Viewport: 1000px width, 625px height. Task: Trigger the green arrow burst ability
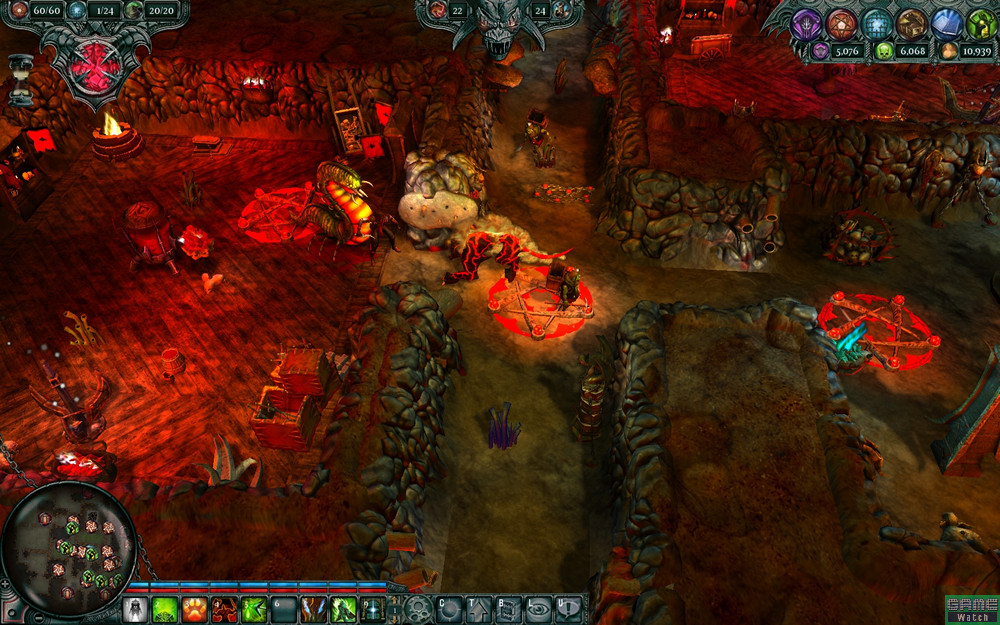click(255, 609)
